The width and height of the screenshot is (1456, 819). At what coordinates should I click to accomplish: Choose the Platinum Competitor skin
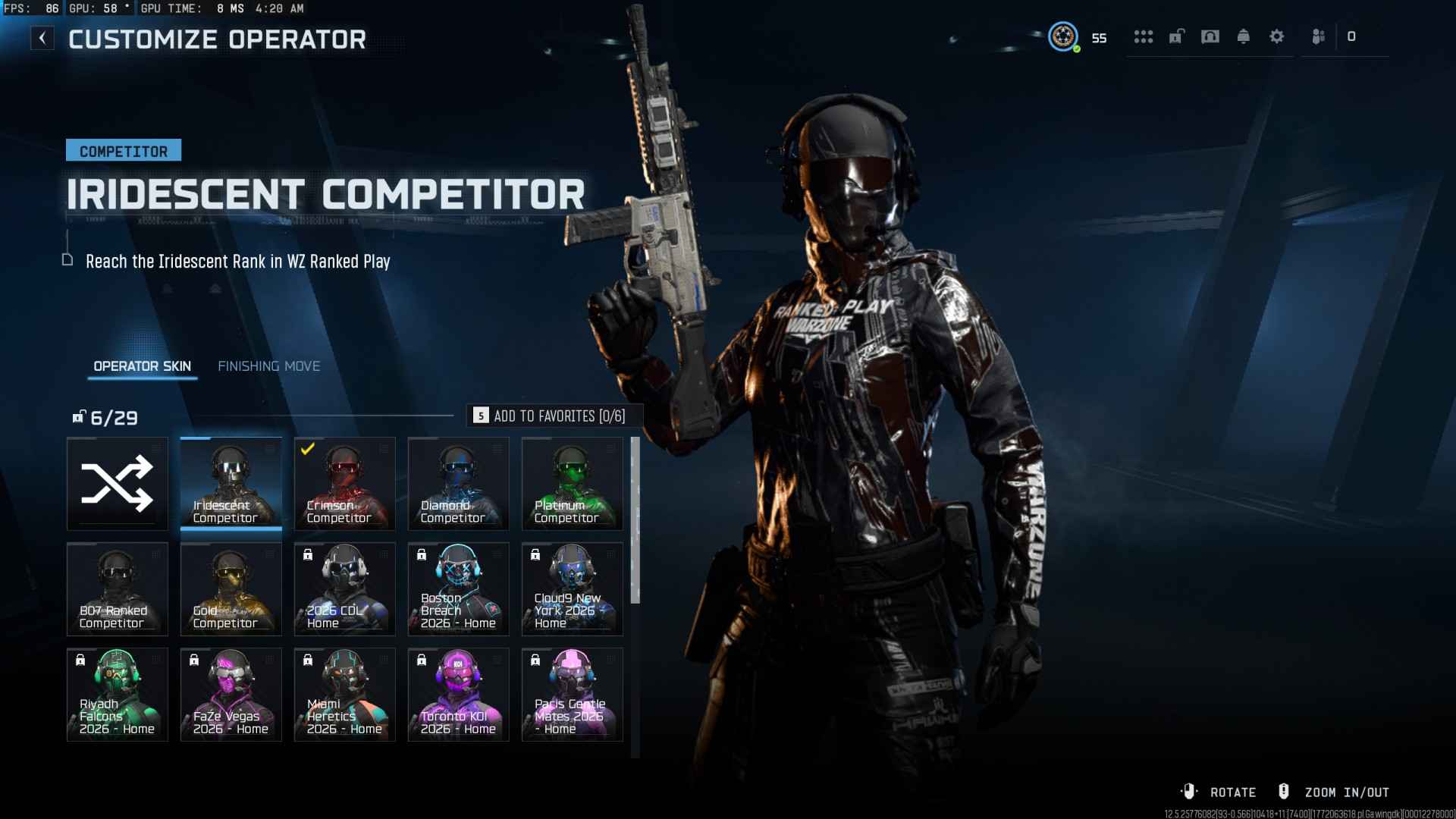(573, 484)
